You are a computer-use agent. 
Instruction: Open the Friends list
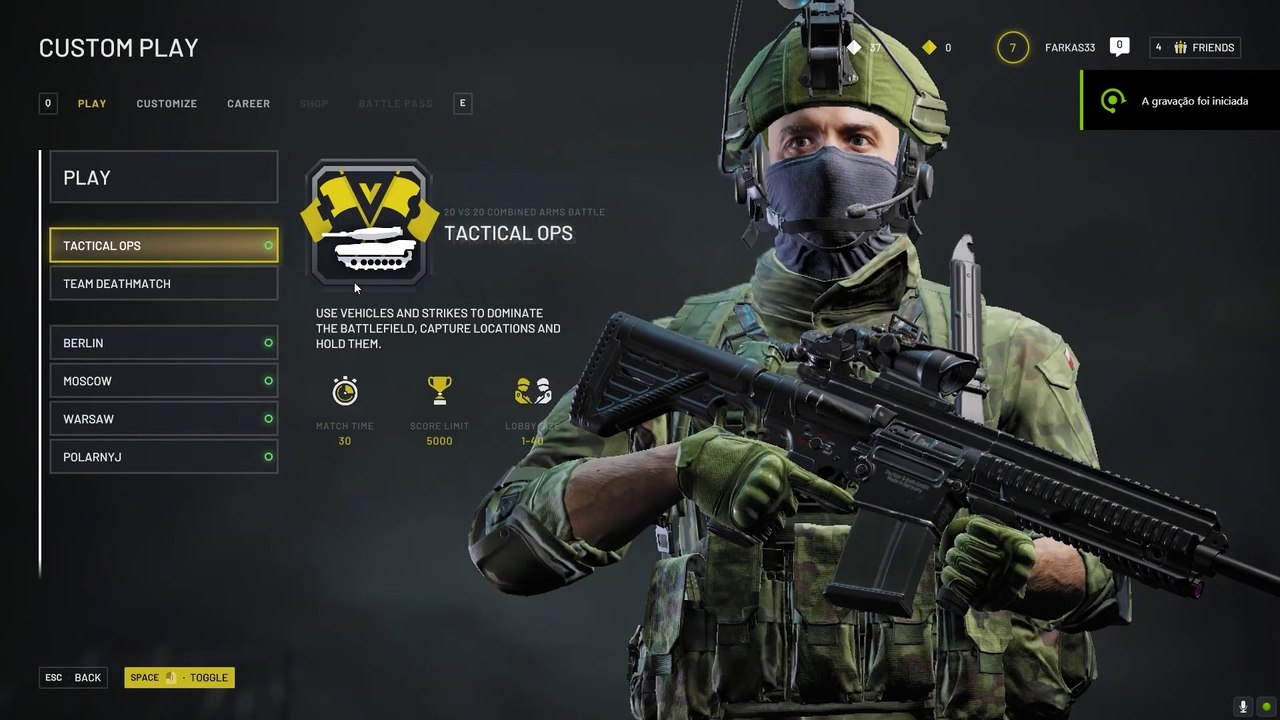(x=1195, y=47)
